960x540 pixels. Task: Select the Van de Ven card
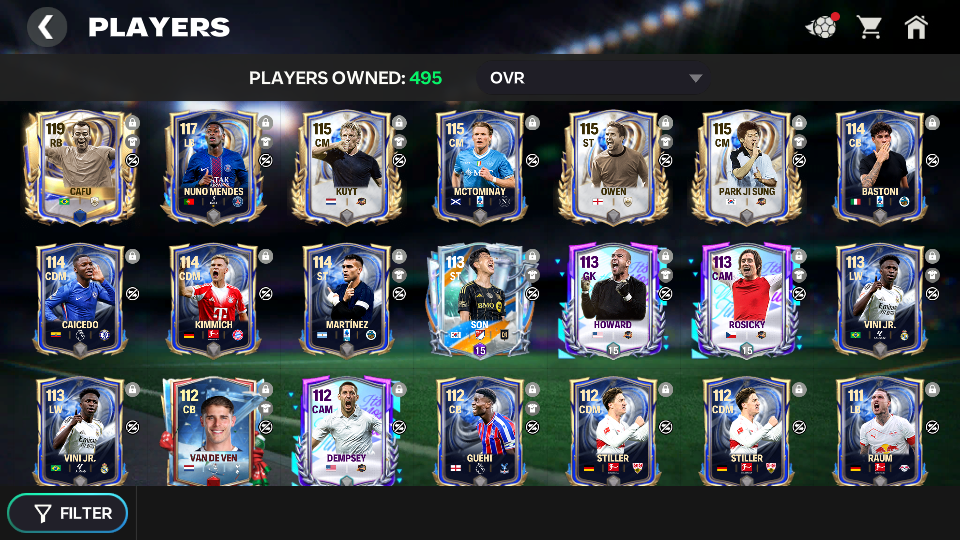point(213,430)
